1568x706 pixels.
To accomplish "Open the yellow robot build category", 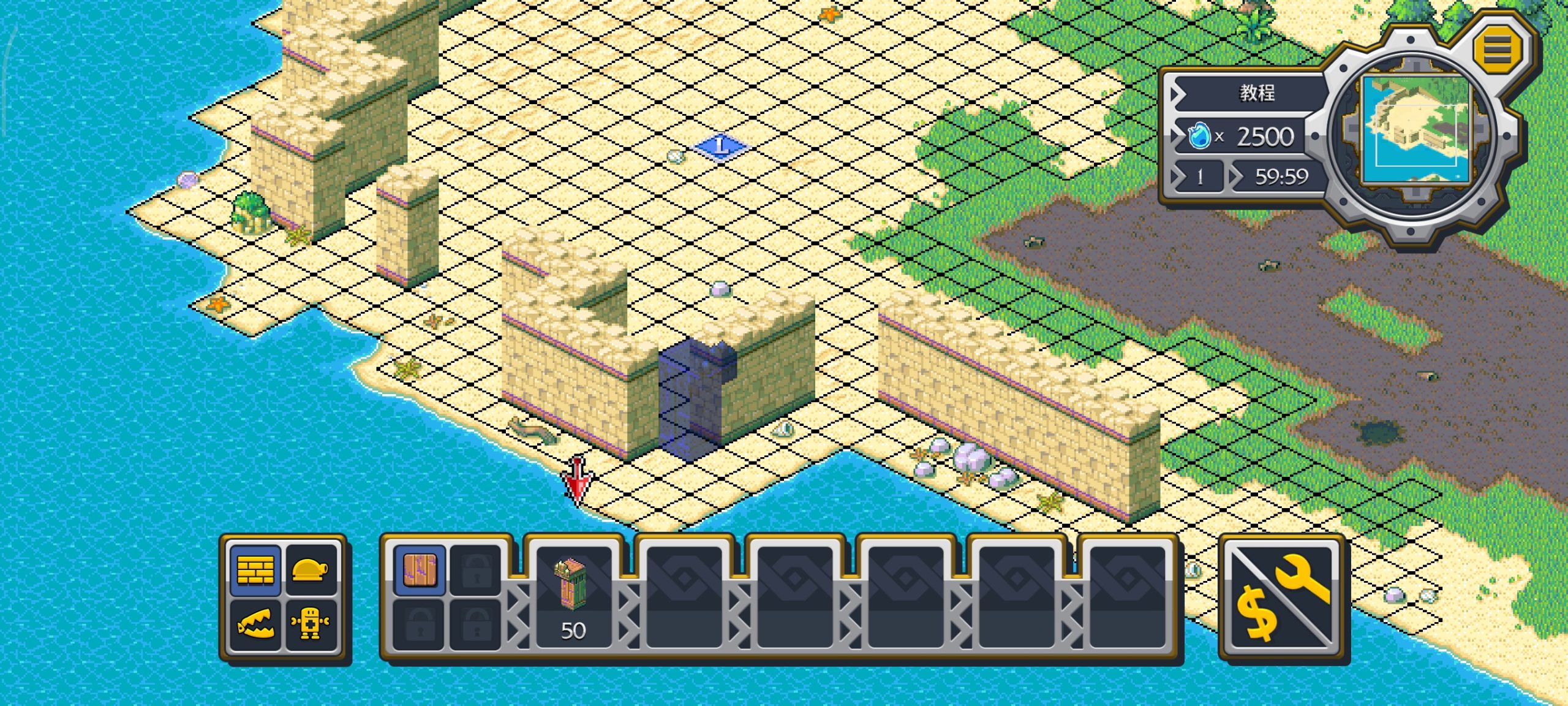I will pyautogui.click(x=311, y=625).
